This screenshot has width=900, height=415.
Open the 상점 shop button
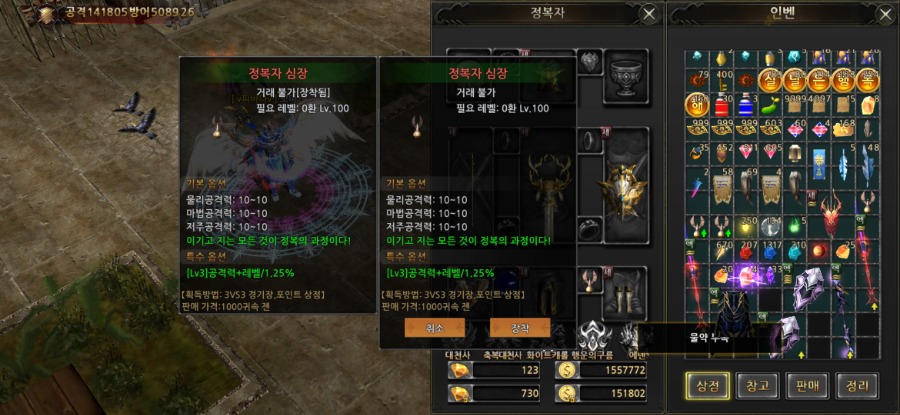click(x=706, y=384)
